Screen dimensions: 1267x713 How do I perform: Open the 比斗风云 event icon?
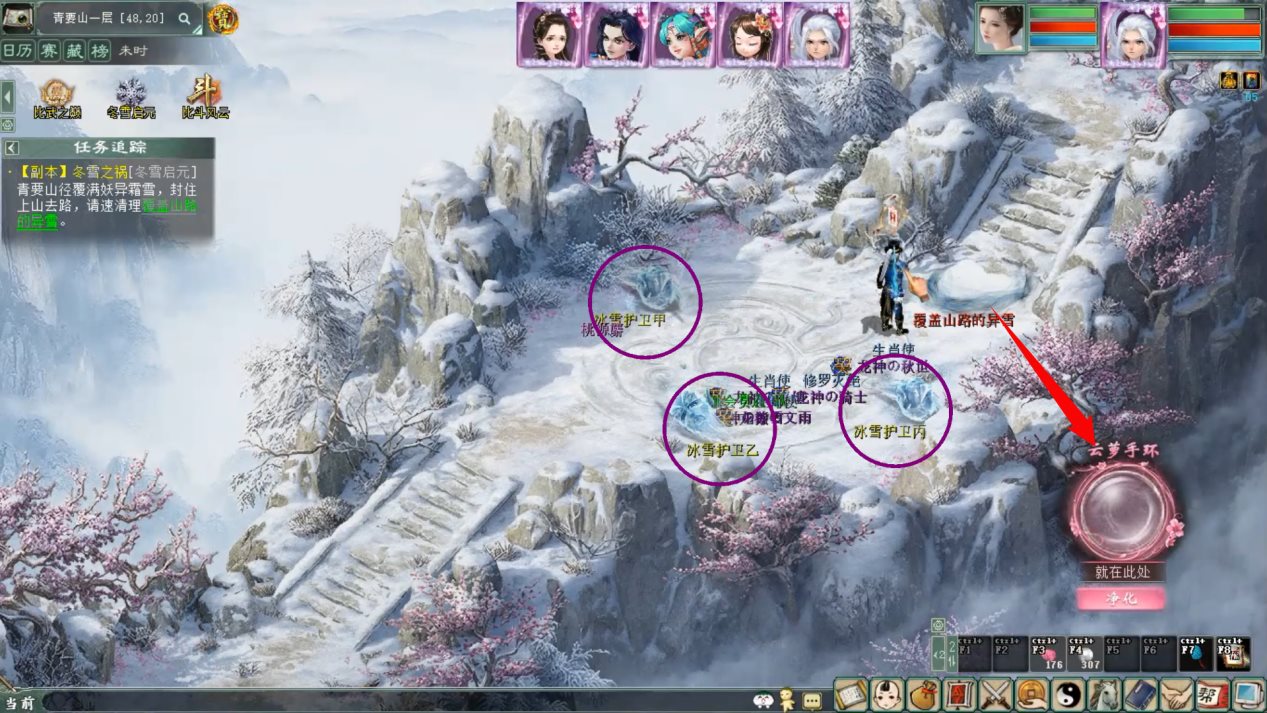(x=205, y=98)
